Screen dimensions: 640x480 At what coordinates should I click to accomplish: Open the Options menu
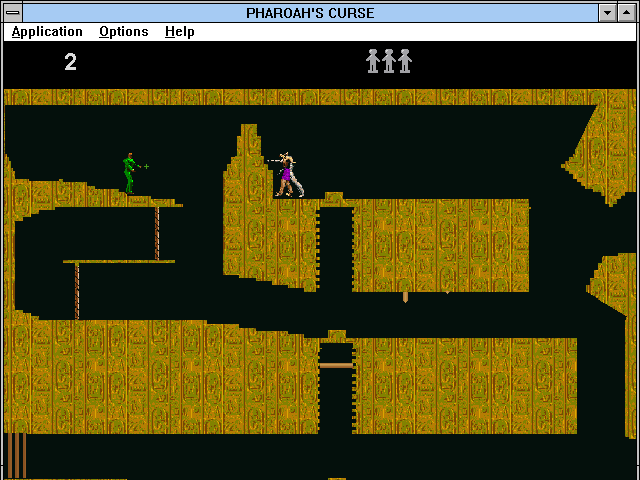click(123, 32)
